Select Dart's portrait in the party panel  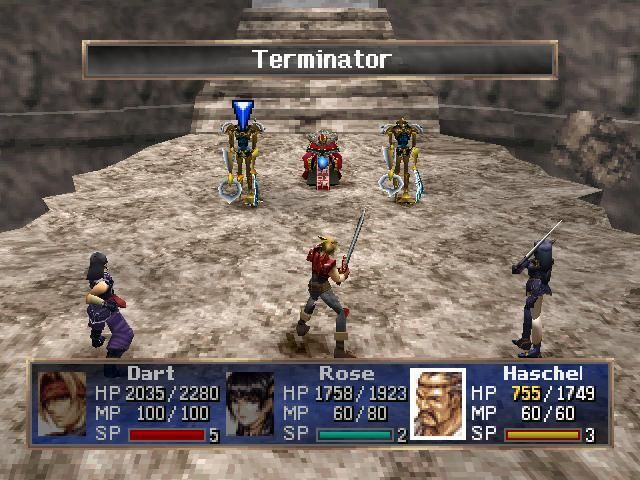[62, 403]
